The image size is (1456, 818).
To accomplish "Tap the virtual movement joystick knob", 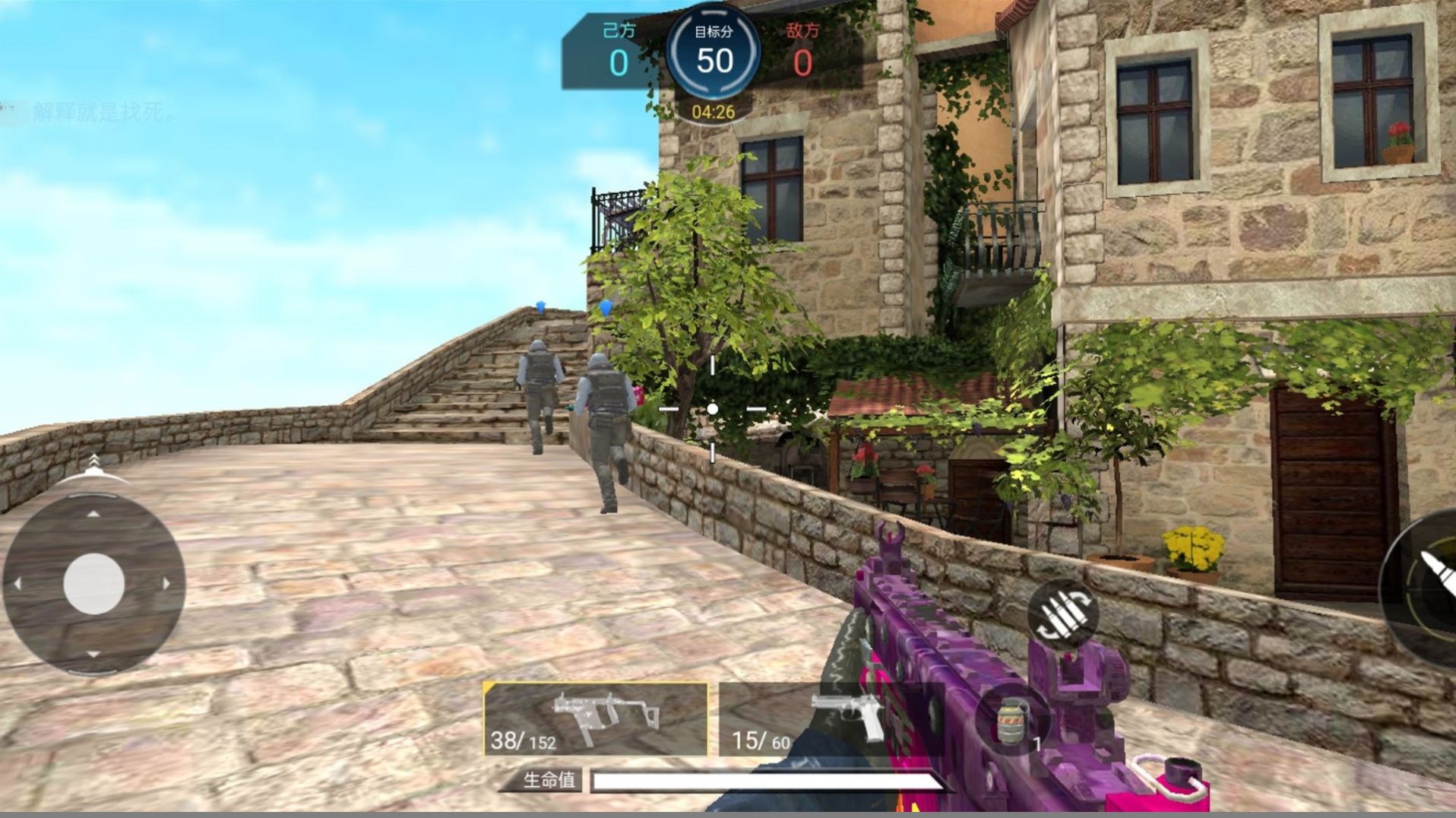I will 94,584.
